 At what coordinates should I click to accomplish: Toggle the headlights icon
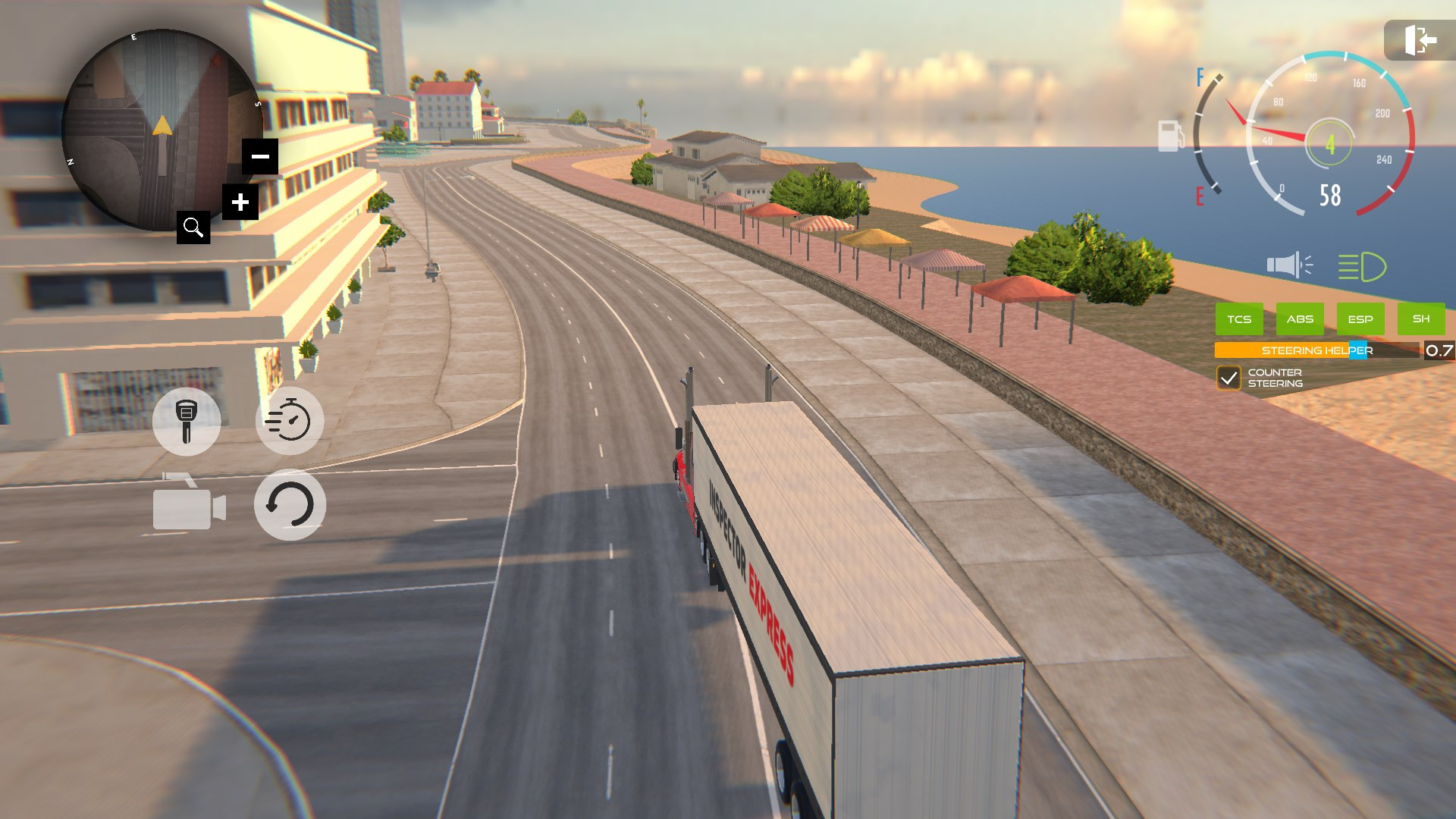(1361, 267)
